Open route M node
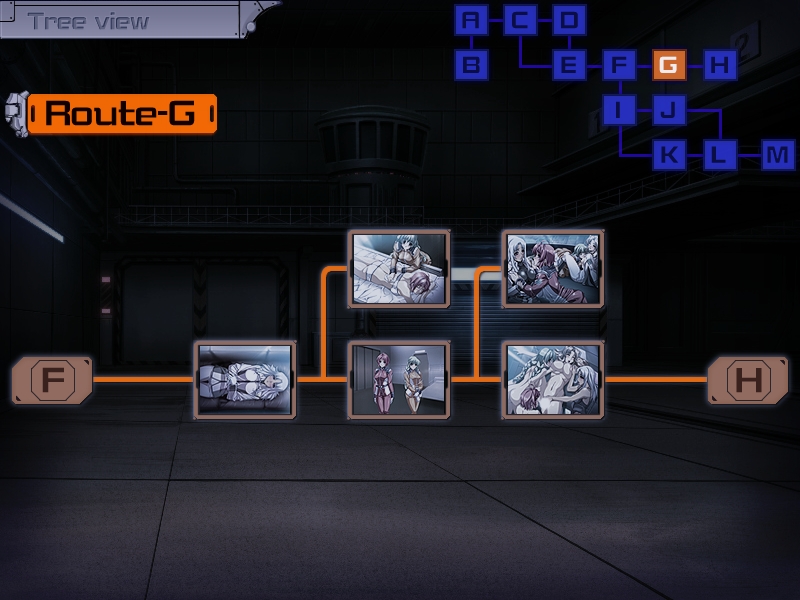800x600 pixels. coord(777,155)
